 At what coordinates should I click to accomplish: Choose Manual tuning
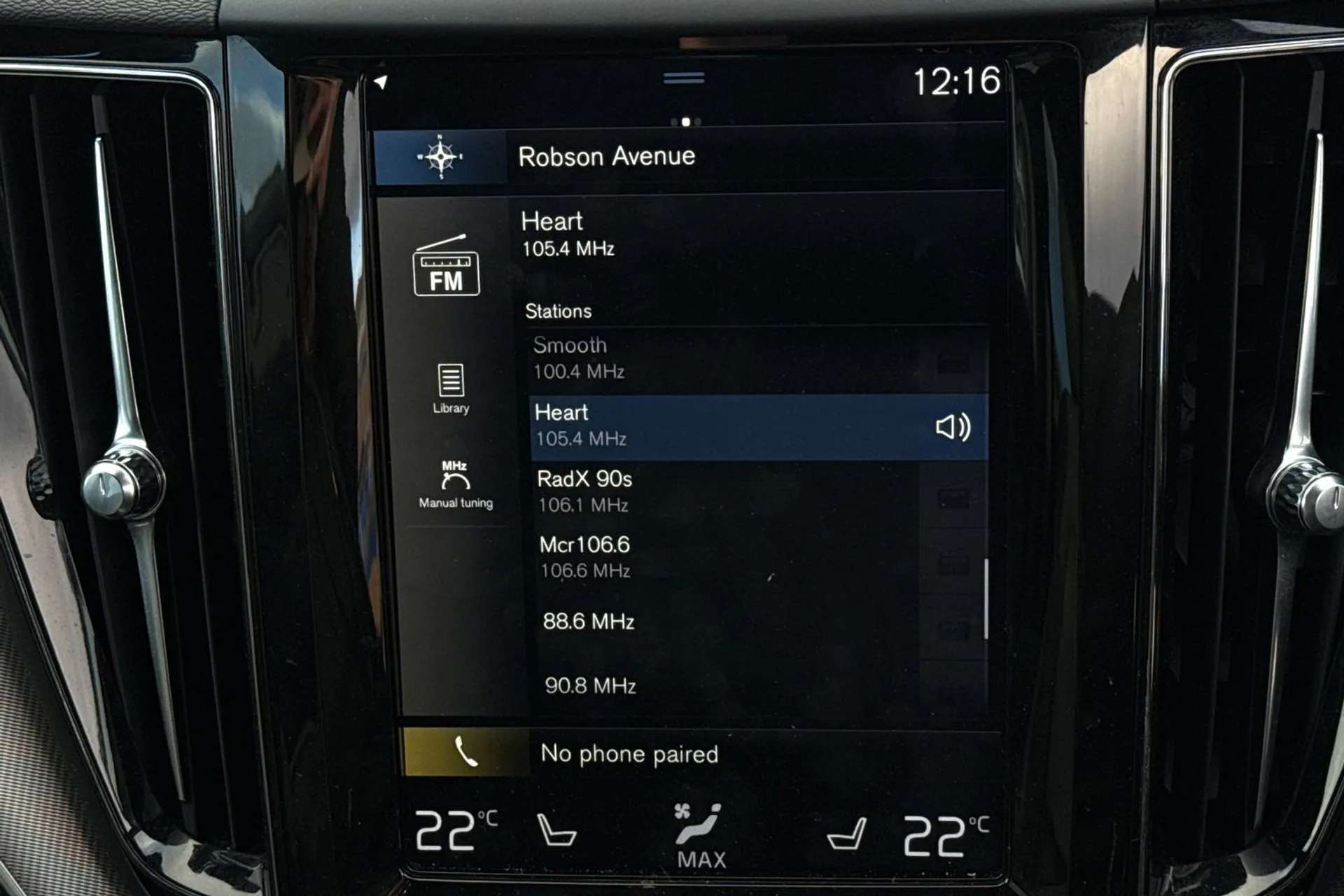(x=456, y=484)
